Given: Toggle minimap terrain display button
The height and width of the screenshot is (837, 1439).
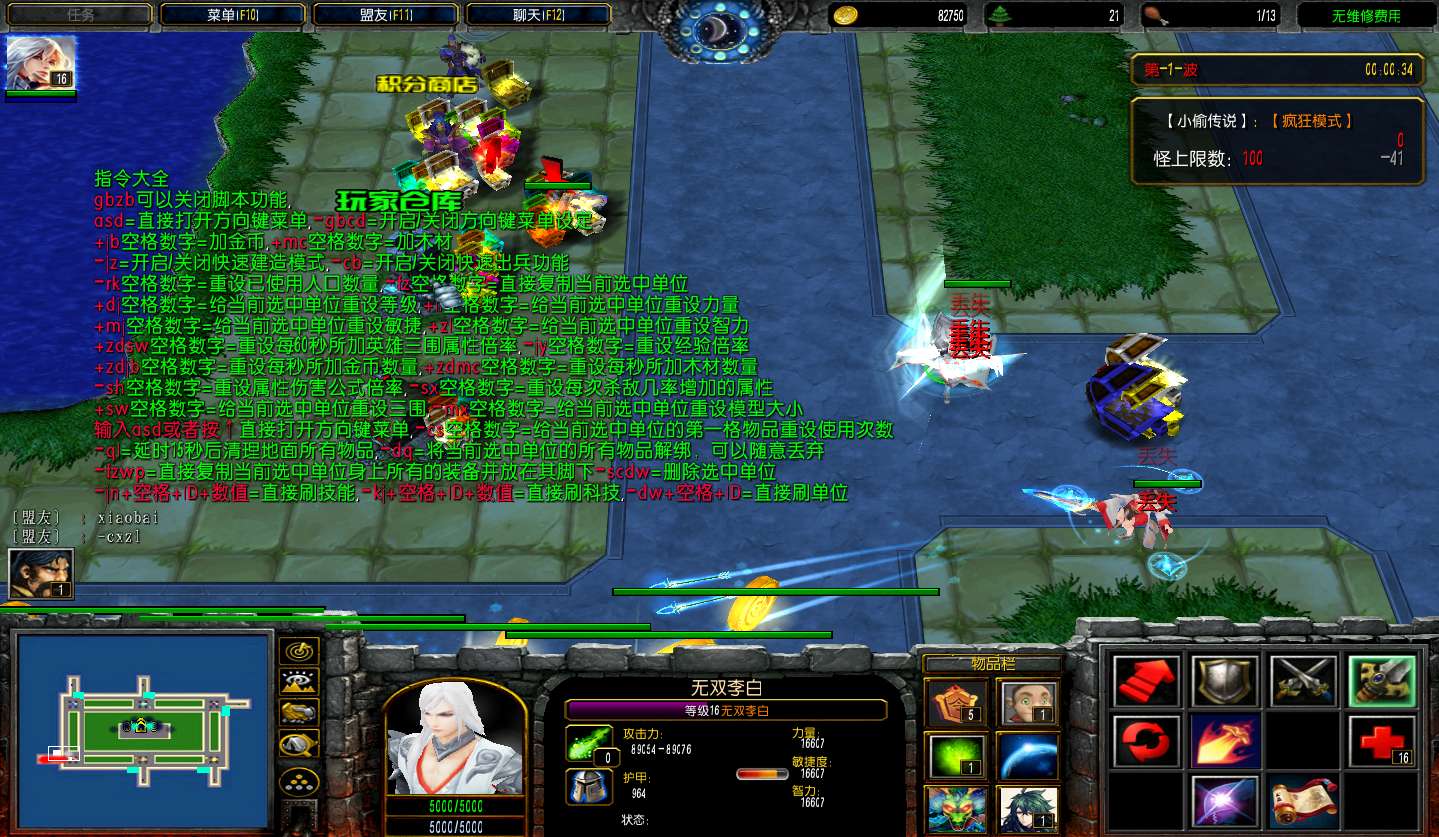Looking at the screenshot, I should coord(298,682).
